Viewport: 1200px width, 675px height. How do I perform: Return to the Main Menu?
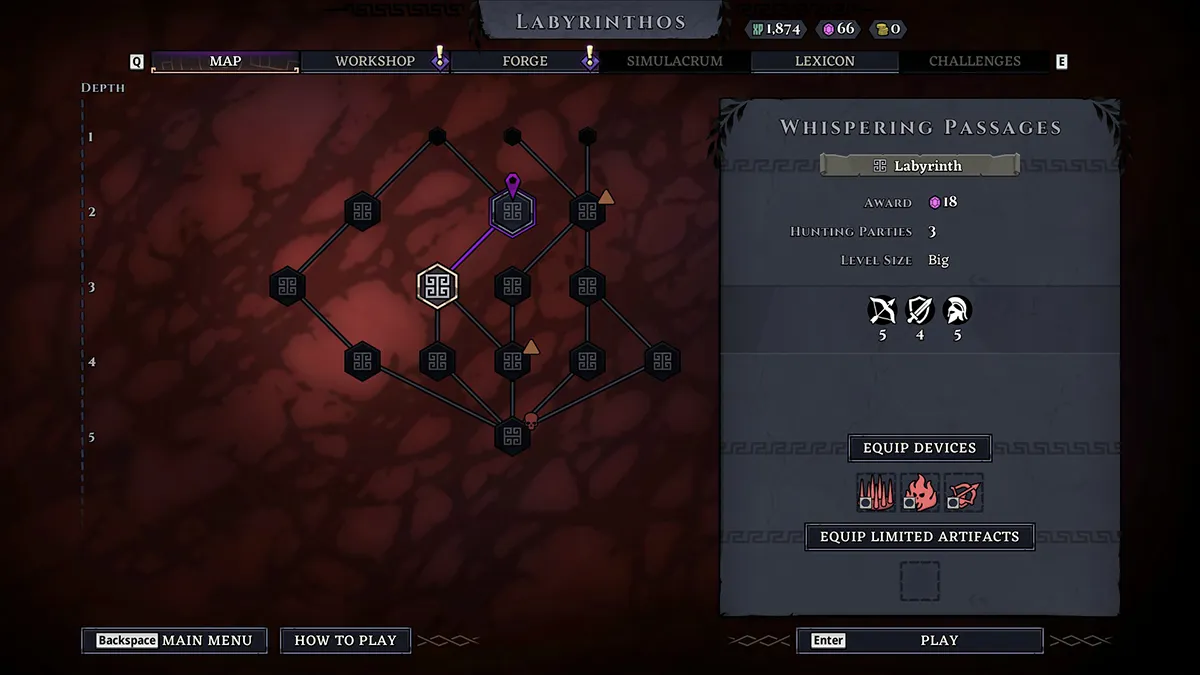pos(174,640)
